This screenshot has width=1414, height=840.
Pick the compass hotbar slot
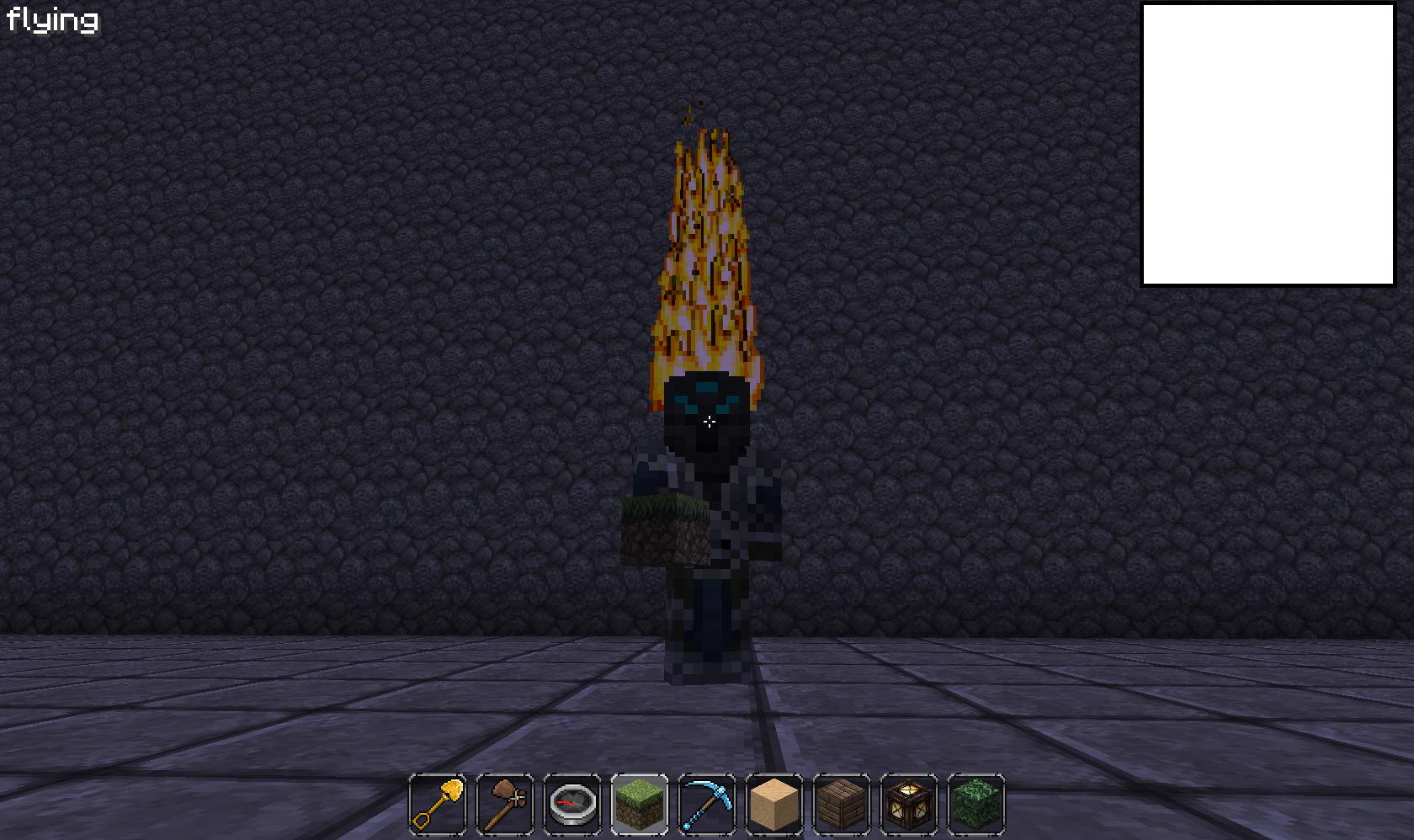572,804
